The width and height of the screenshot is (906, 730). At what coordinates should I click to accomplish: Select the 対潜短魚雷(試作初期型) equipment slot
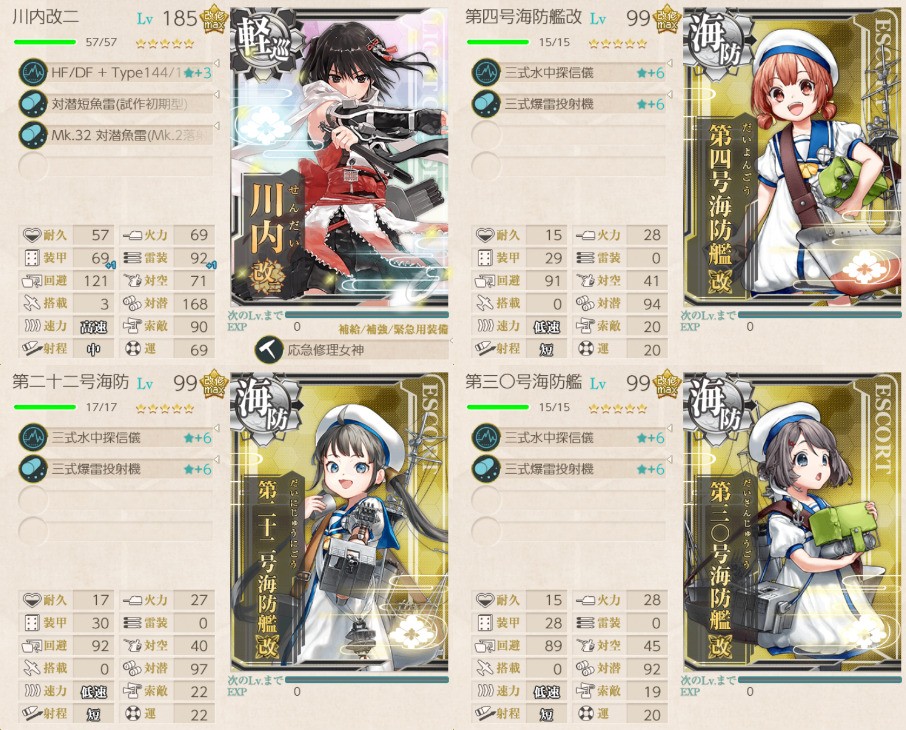(120, 103)
